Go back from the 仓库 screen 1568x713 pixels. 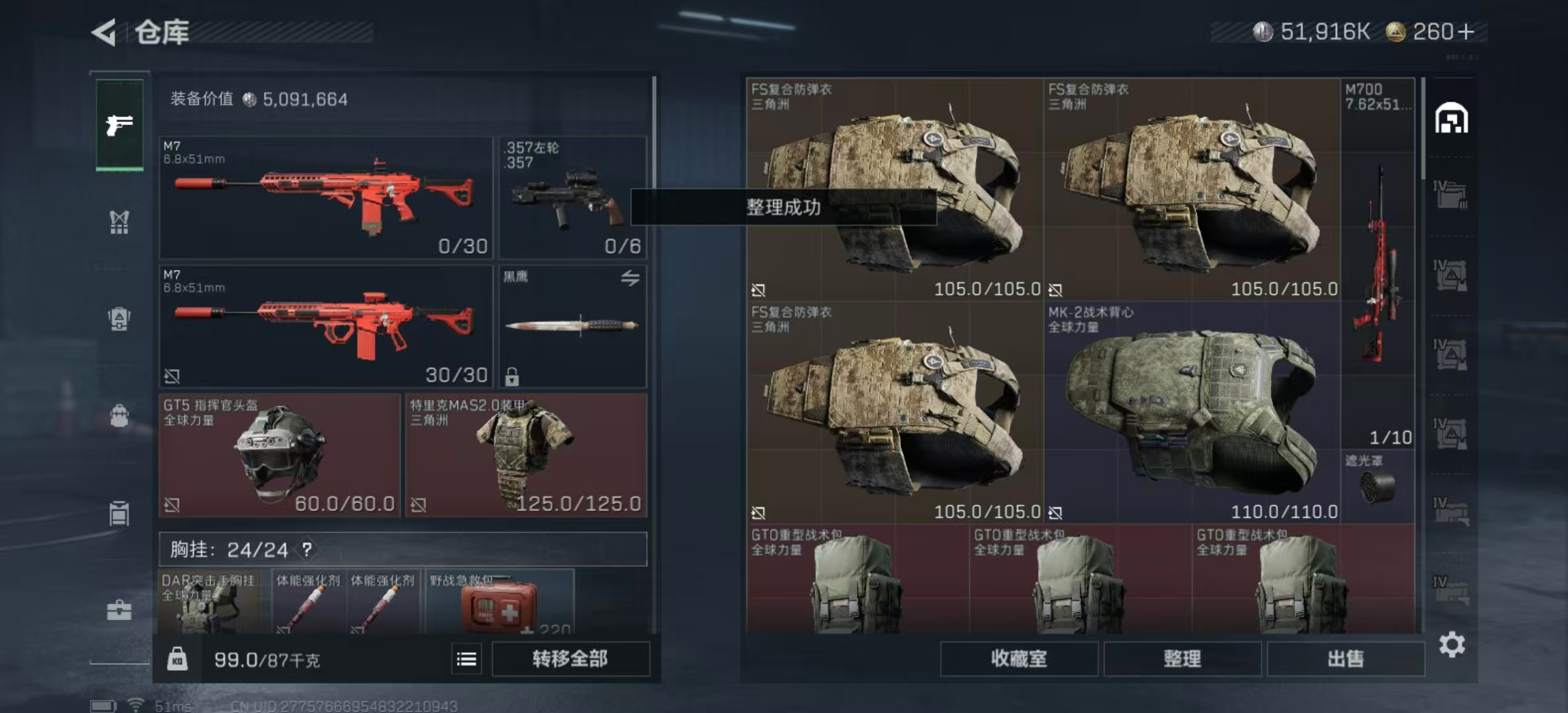pos(104,32)
